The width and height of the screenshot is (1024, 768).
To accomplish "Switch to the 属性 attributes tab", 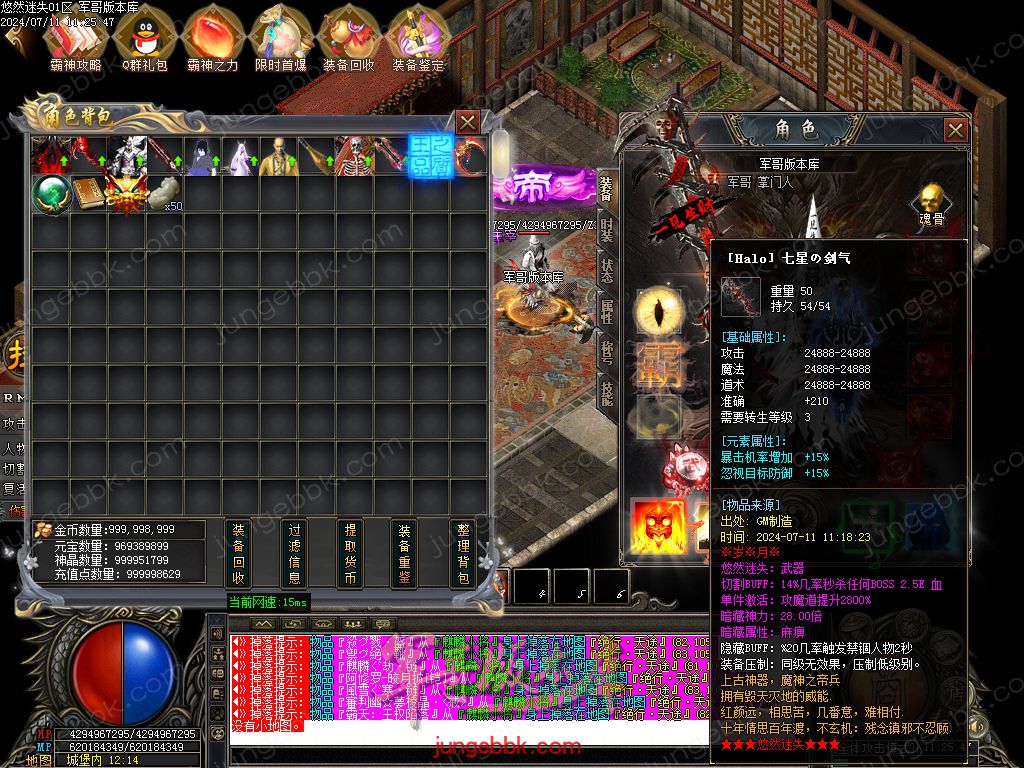I will [x=606, y=311].
